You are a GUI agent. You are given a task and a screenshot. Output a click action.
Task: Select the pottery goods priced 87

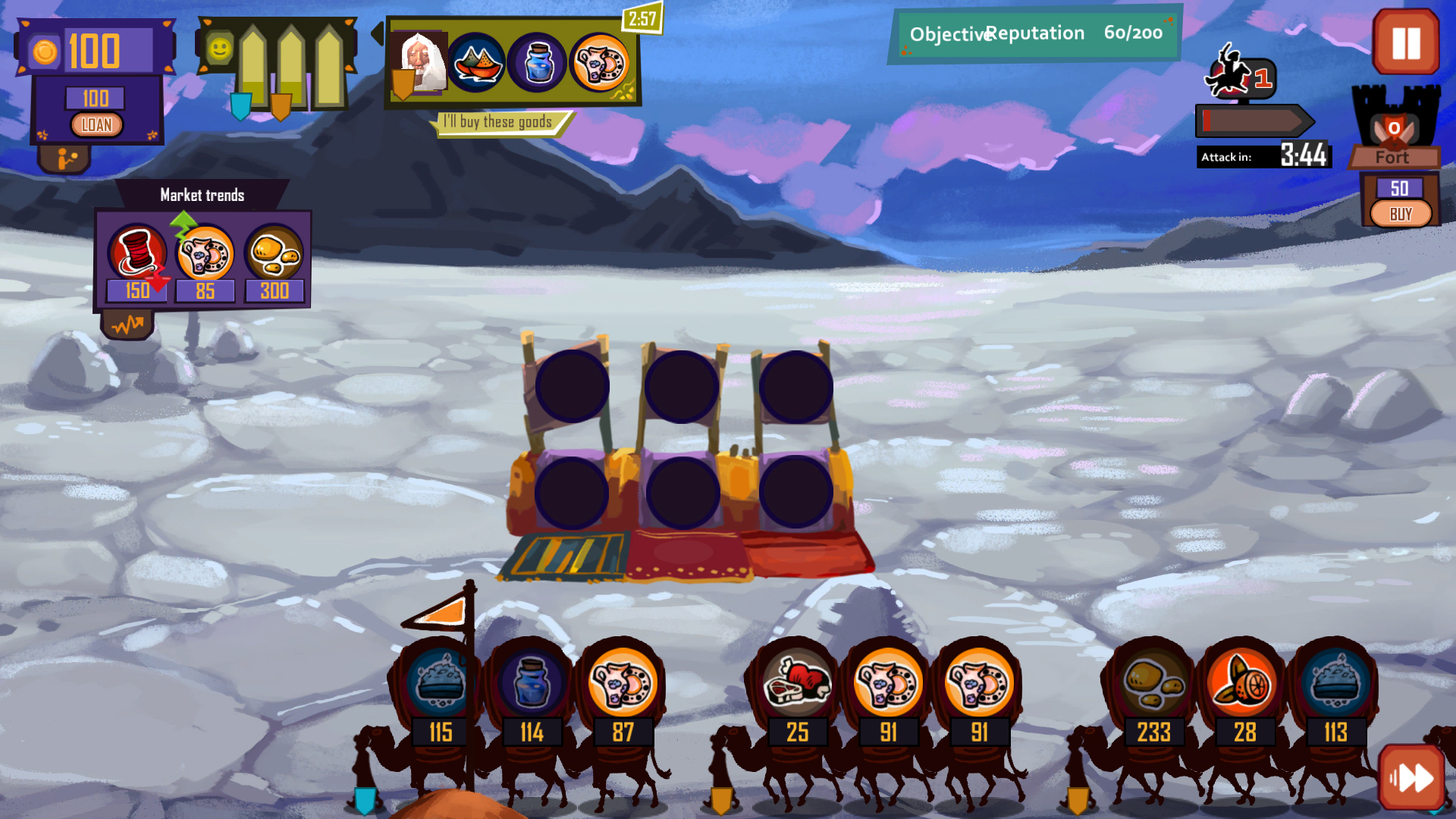623,682
